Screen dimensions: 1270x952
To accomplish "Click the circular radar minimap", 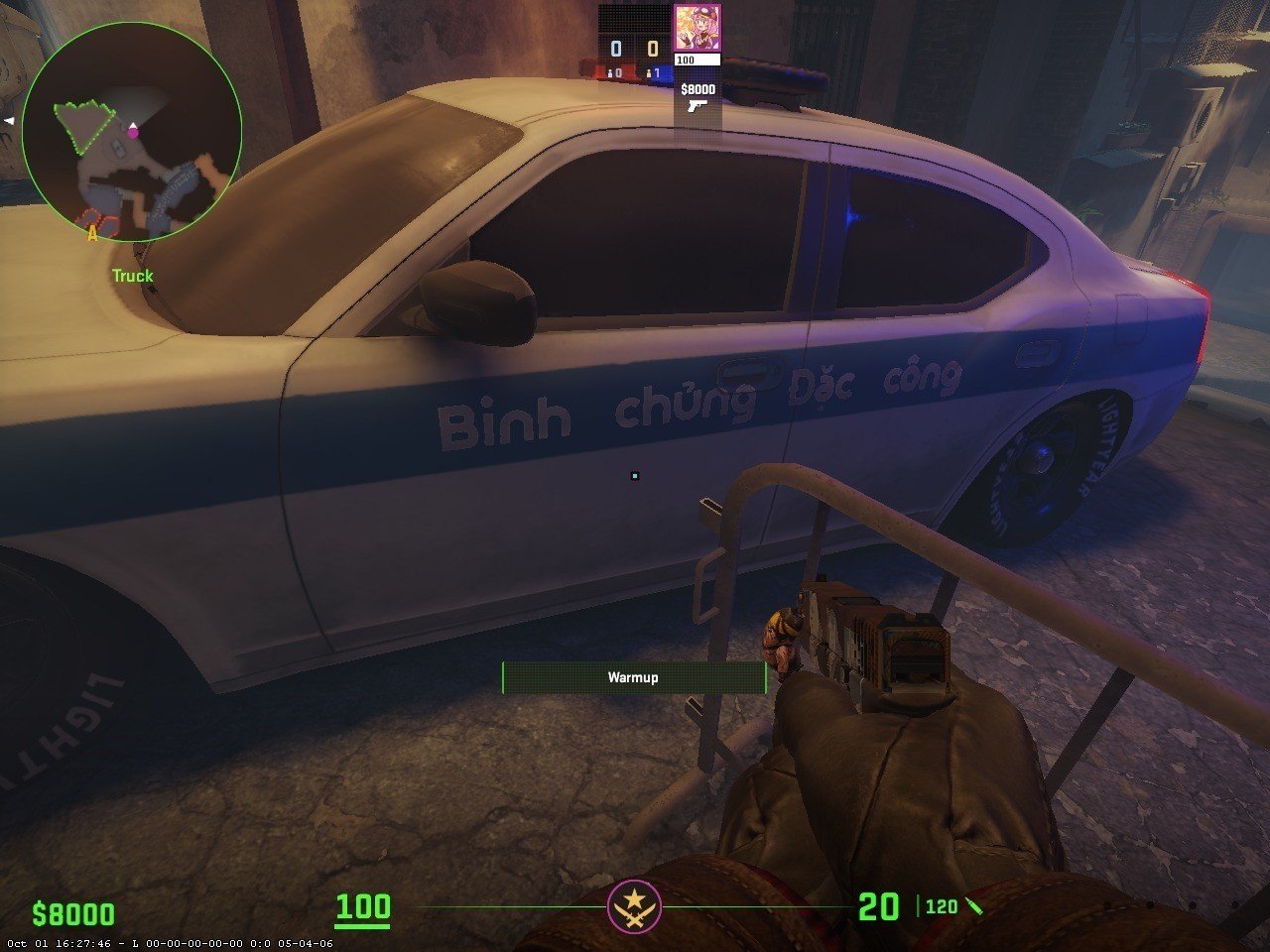I will pos(132,132).
